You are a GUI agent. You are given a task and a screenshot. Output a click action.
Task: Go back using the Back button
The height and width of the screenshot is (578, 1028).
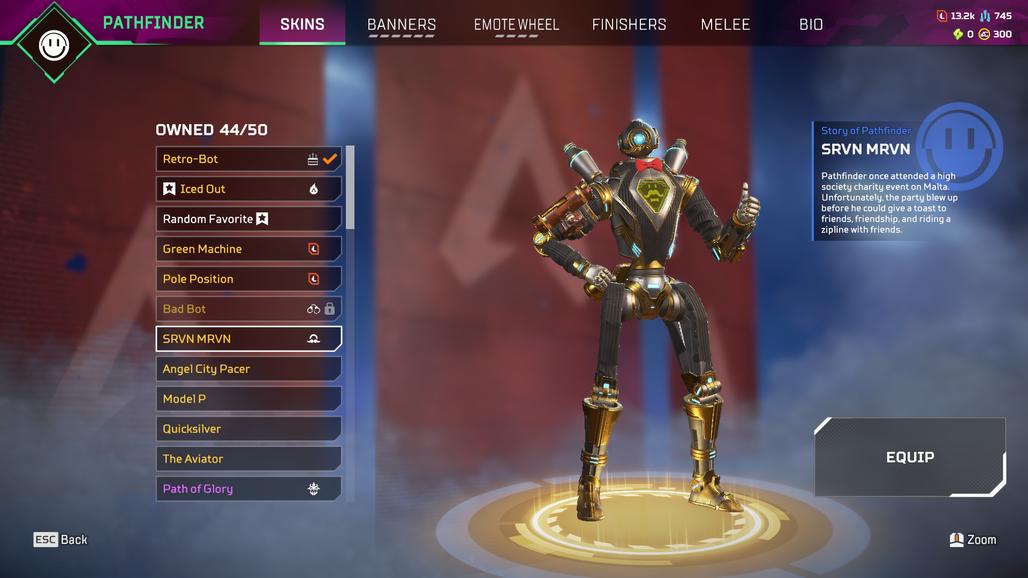pyautogui.click(x=61, y=540)
